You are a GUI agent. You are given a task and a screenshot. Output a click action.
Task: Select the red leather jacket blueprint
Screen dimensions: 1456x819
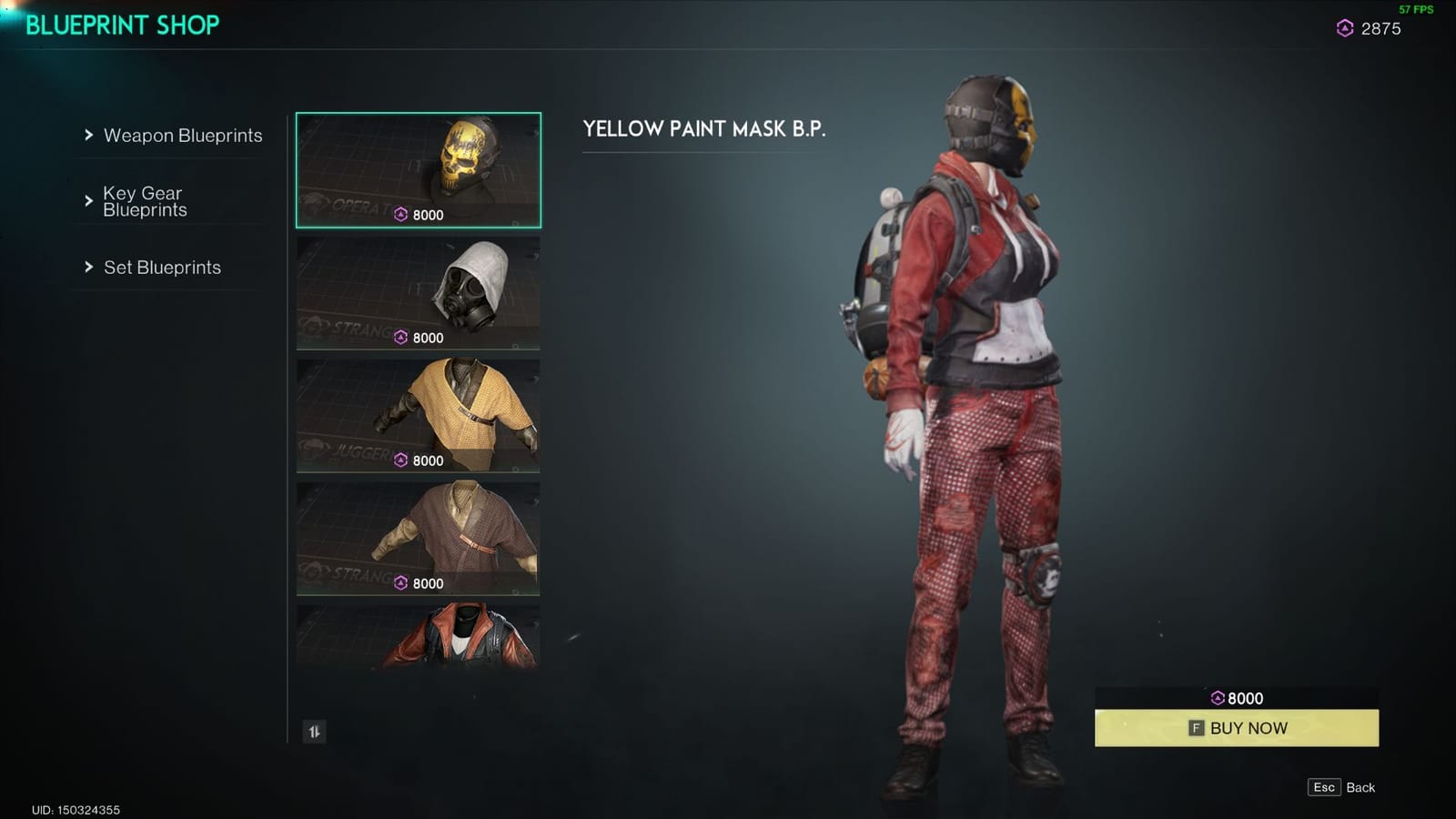[417, 637]
